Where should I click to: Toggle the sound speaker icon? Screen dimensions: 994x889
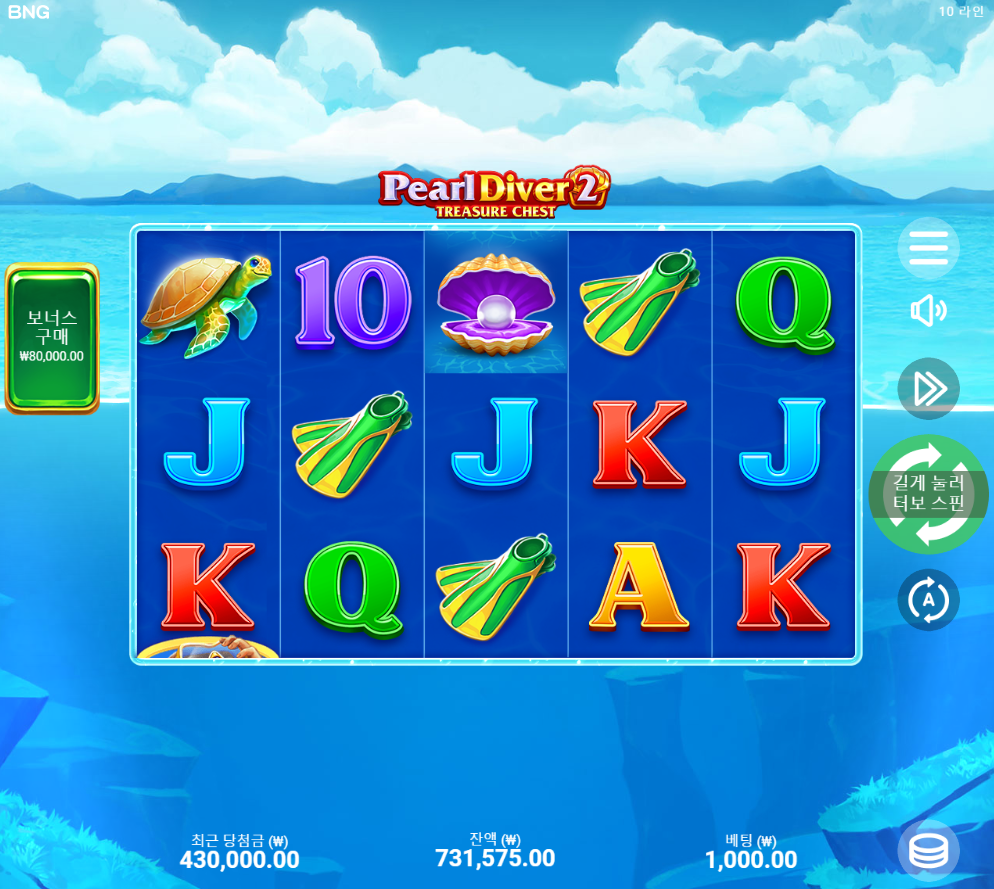(x=928, y=311)
